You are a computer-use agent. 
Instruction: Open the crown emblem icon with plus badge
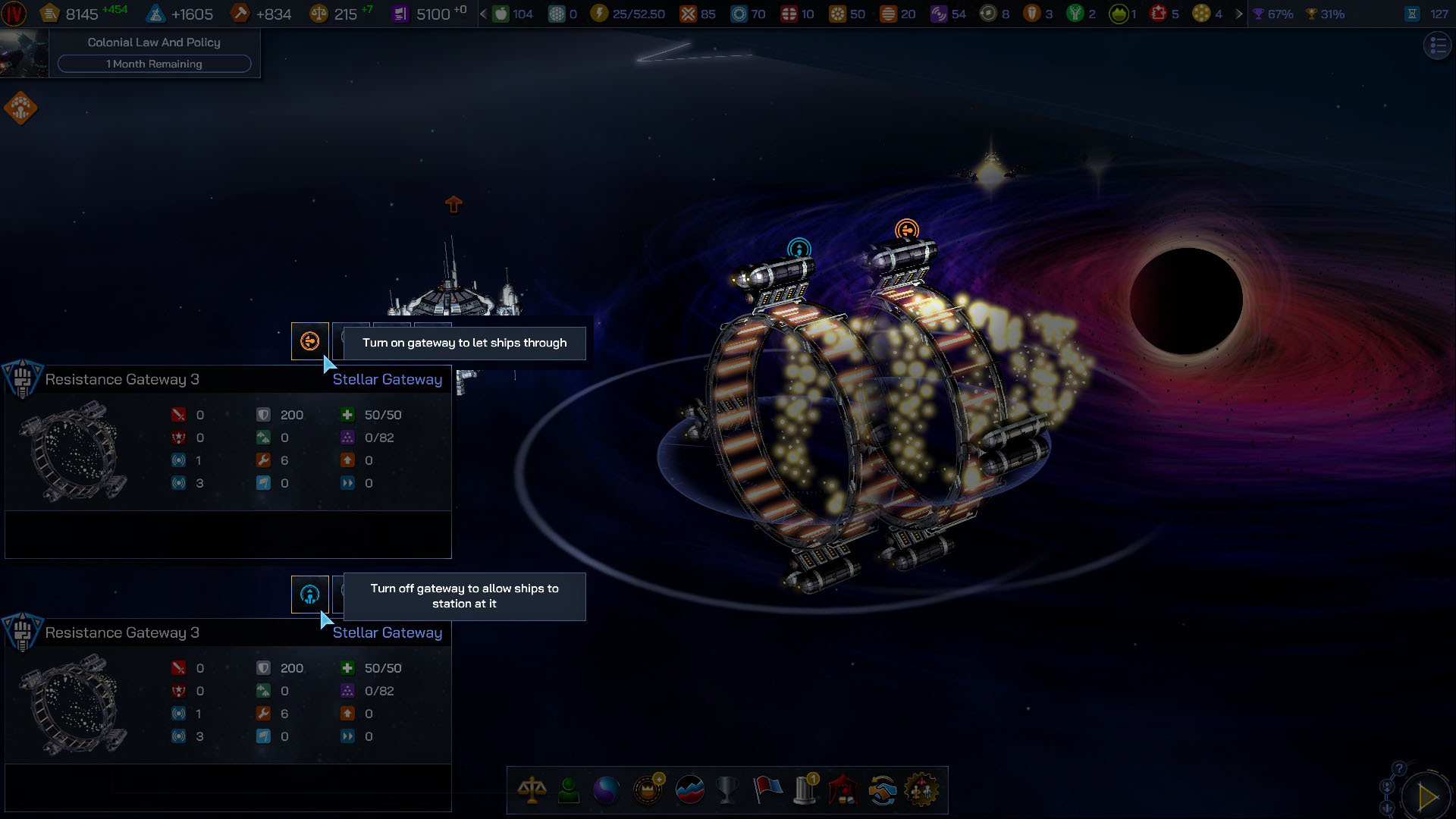point(648,790)
